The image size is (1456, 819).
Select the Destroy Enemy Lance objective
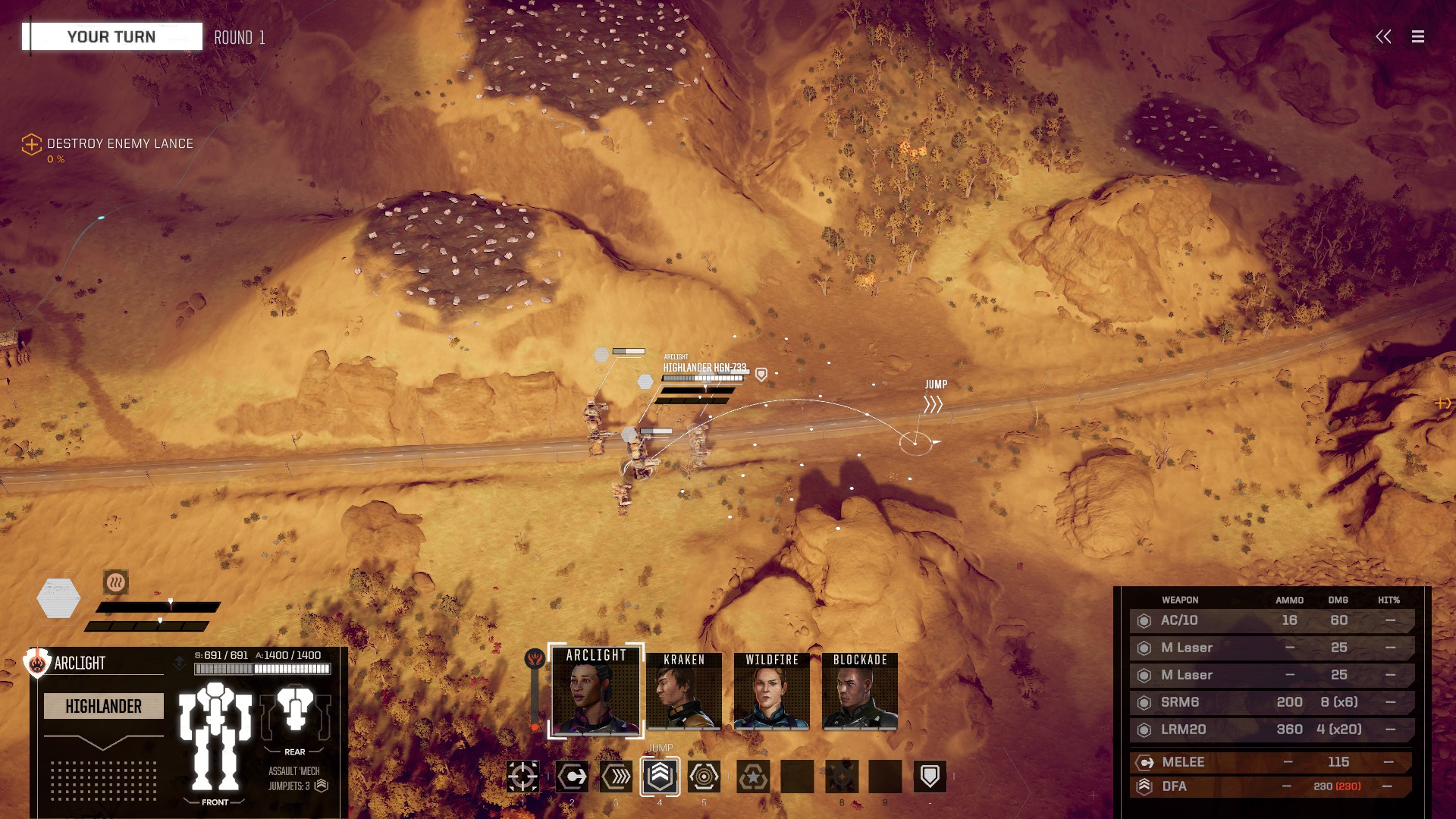click(x=119, y=143)
